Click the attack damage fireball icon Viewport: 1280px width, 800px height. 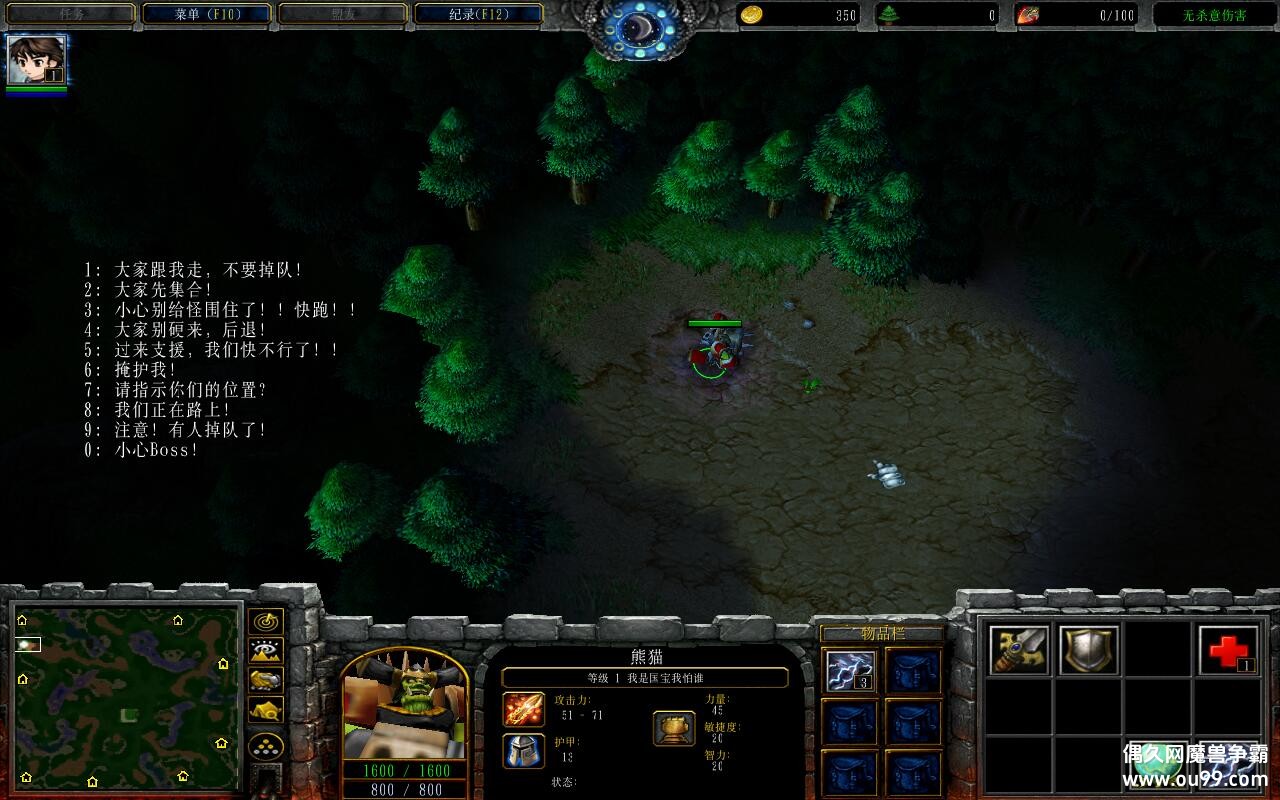(x=524, y=709)
